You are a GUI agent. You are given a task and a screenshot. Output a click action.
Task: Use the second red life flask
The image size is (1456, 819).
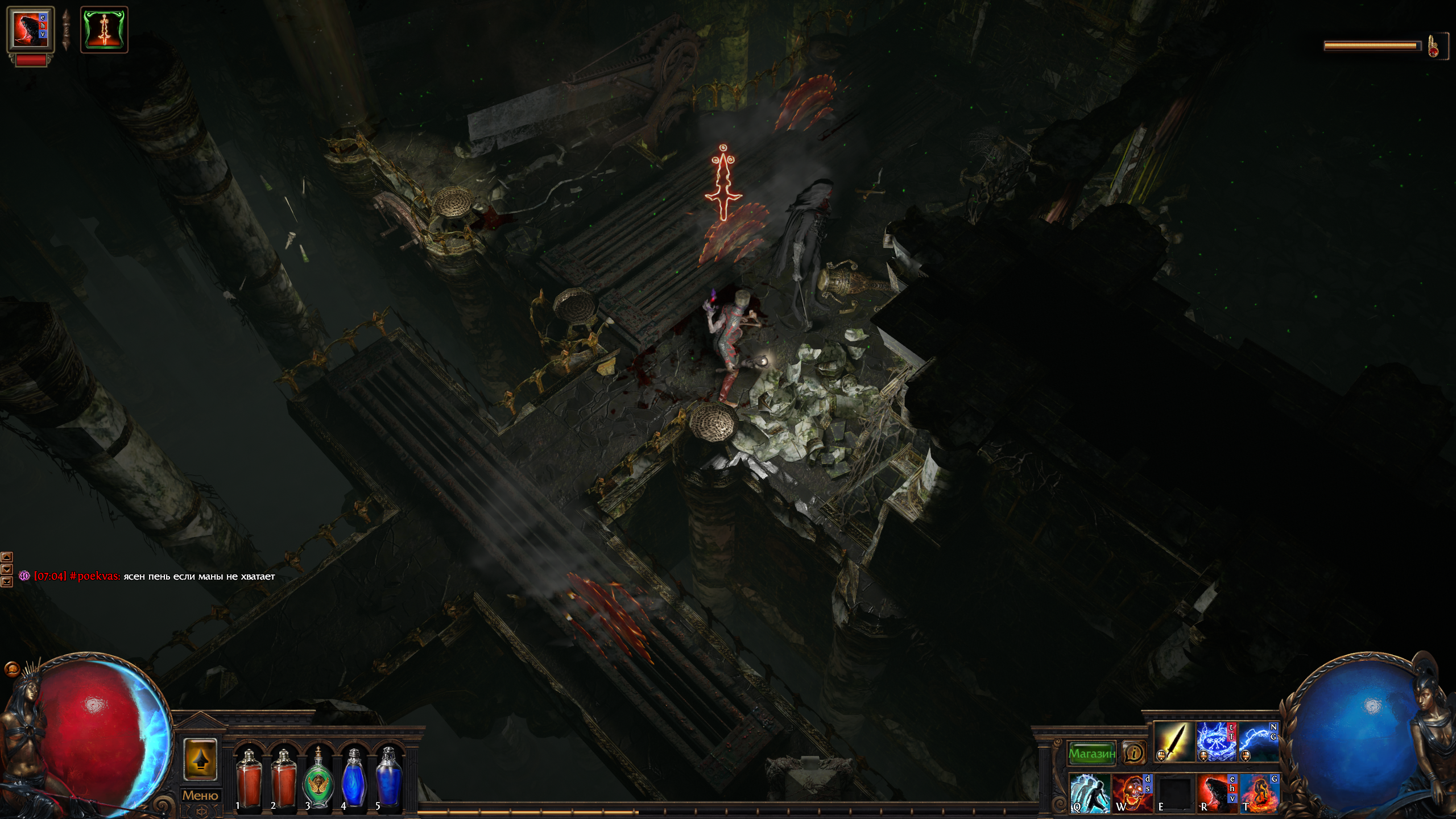pyautogui.click(x=284, y=777)
